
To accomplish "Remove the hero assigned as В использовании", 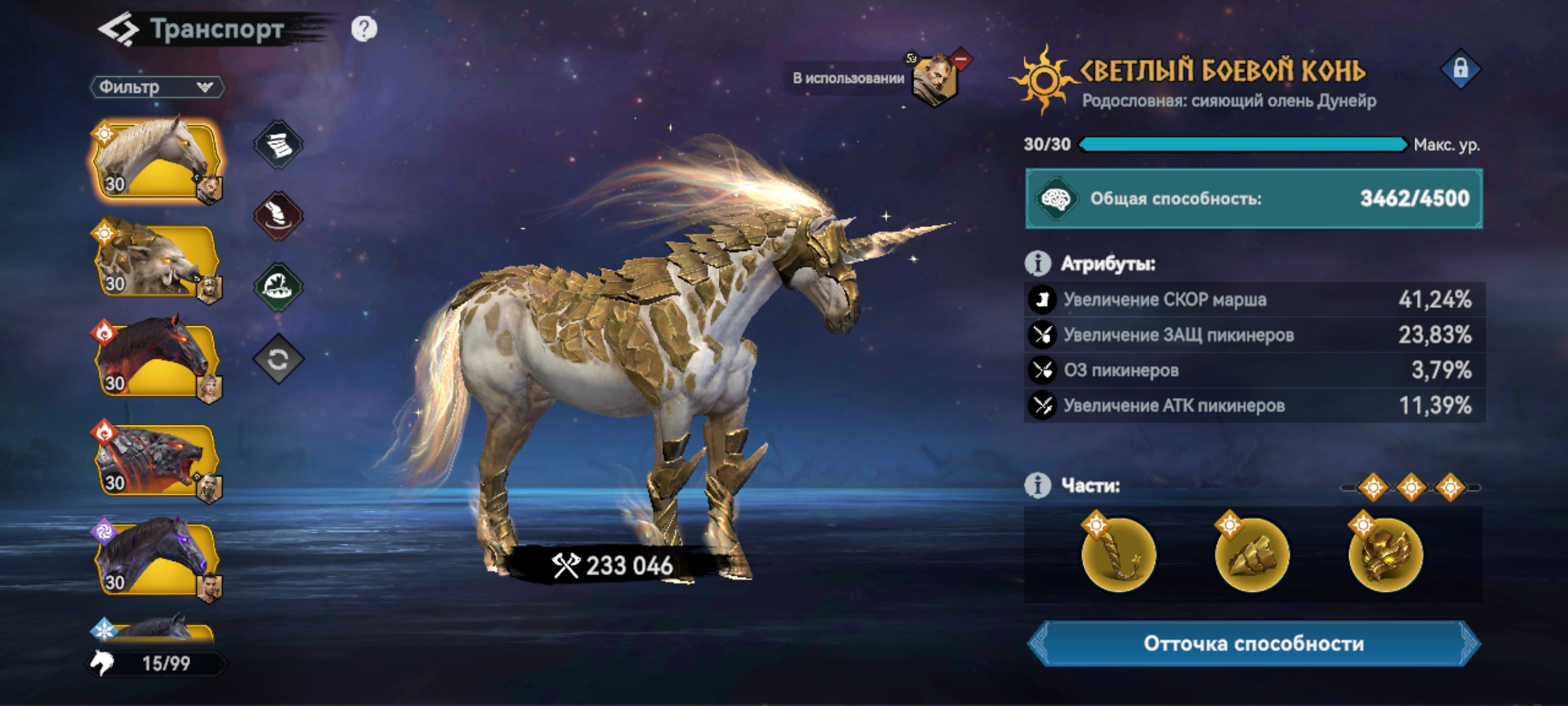I will tap(960, 59).
